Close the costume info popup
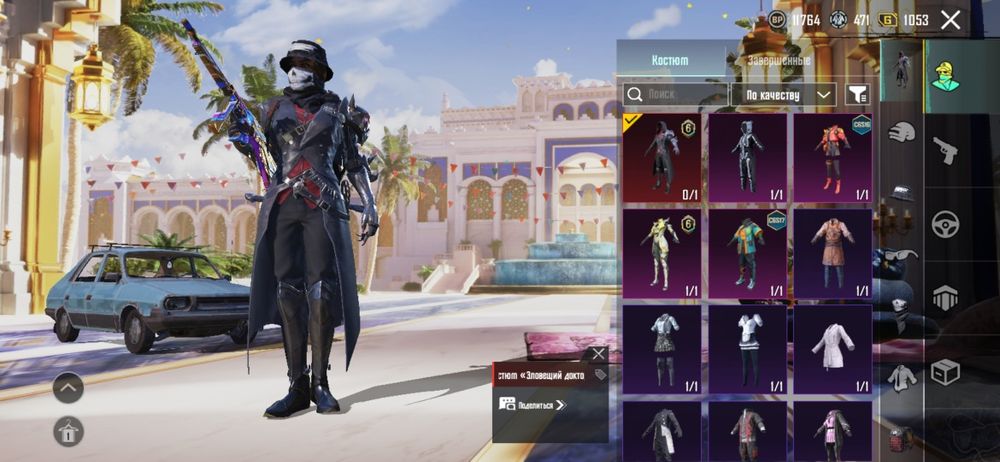 [598, 354]
